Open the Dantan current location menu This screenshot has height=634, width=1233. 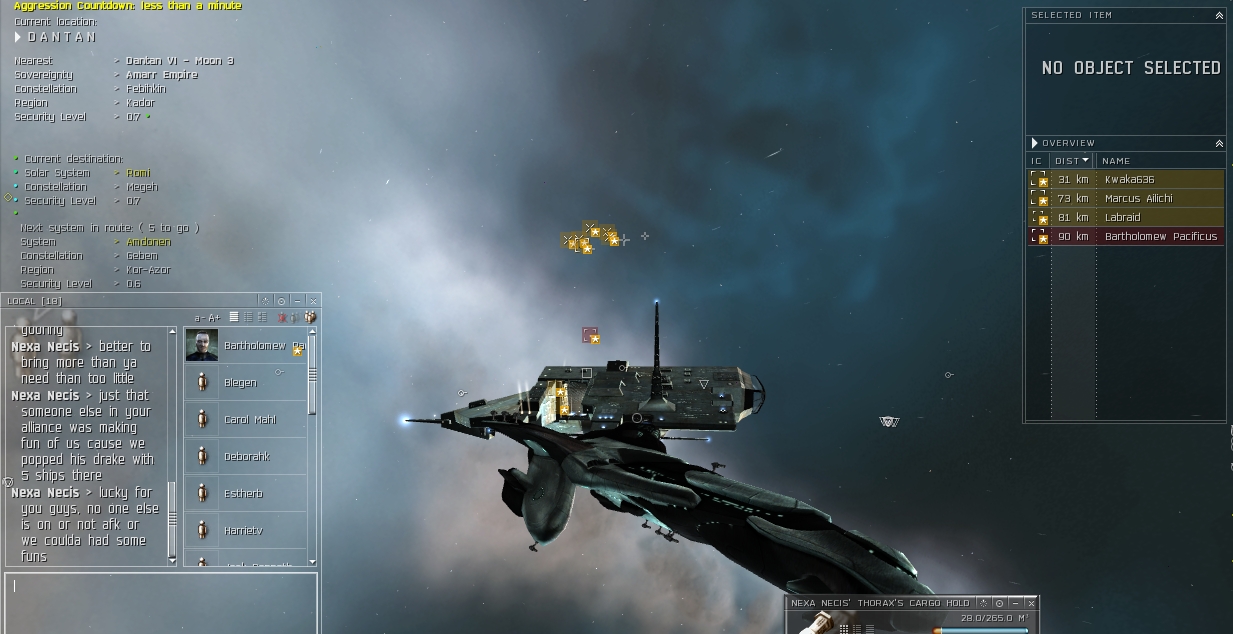pos(18,37)
